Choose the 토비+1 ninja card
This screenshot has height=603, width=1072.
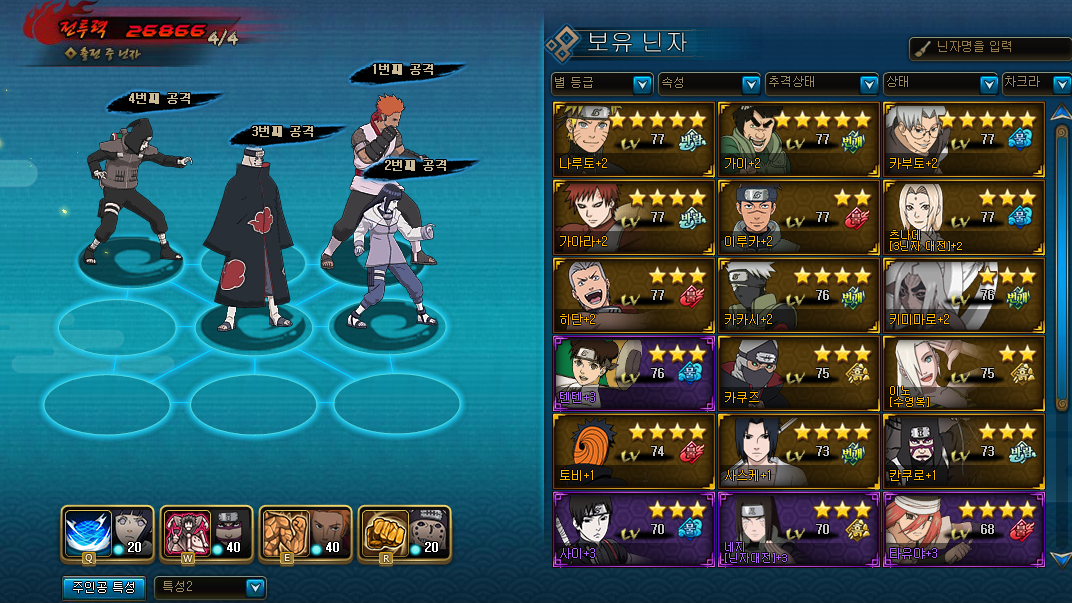coord(634,450)
